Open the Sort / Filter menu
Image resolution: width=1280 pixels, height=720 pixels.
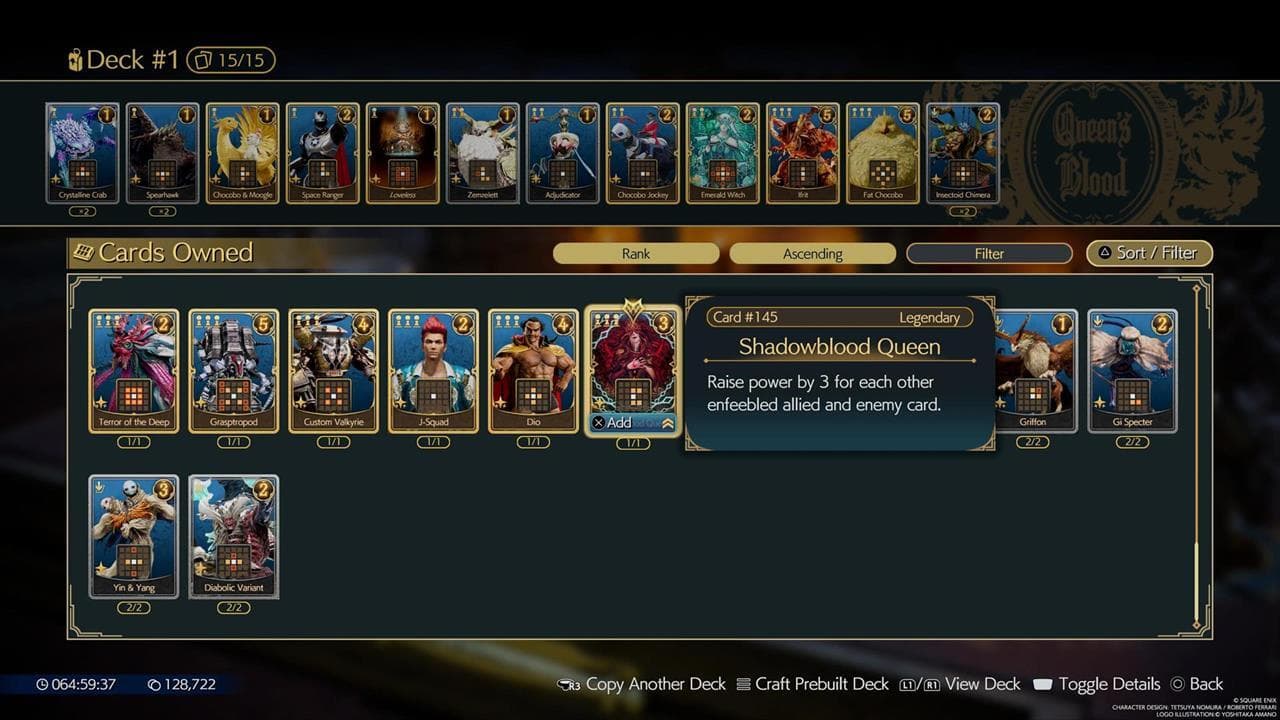tap(1148, 253)
